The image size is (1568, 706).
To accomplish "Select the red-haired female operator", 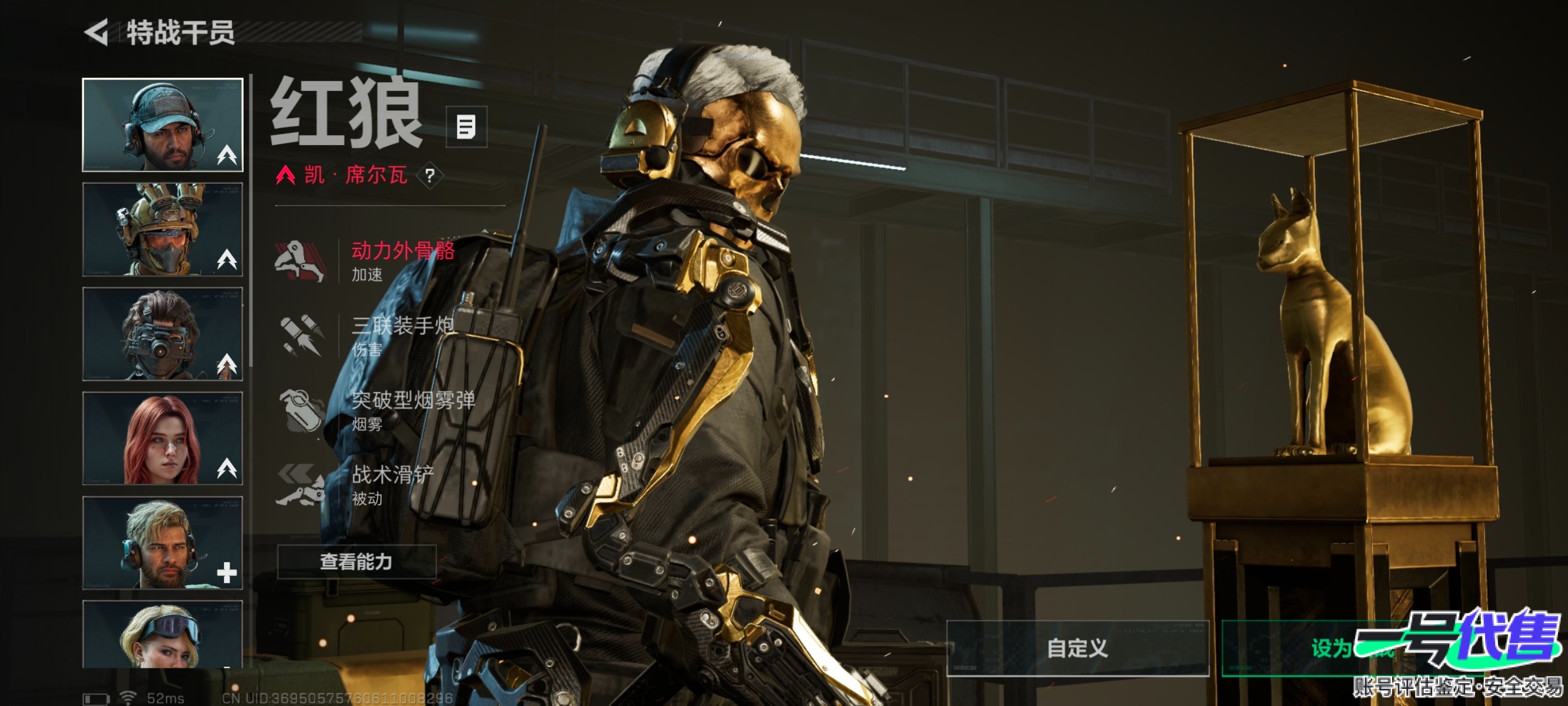I will tap(162, 439).
